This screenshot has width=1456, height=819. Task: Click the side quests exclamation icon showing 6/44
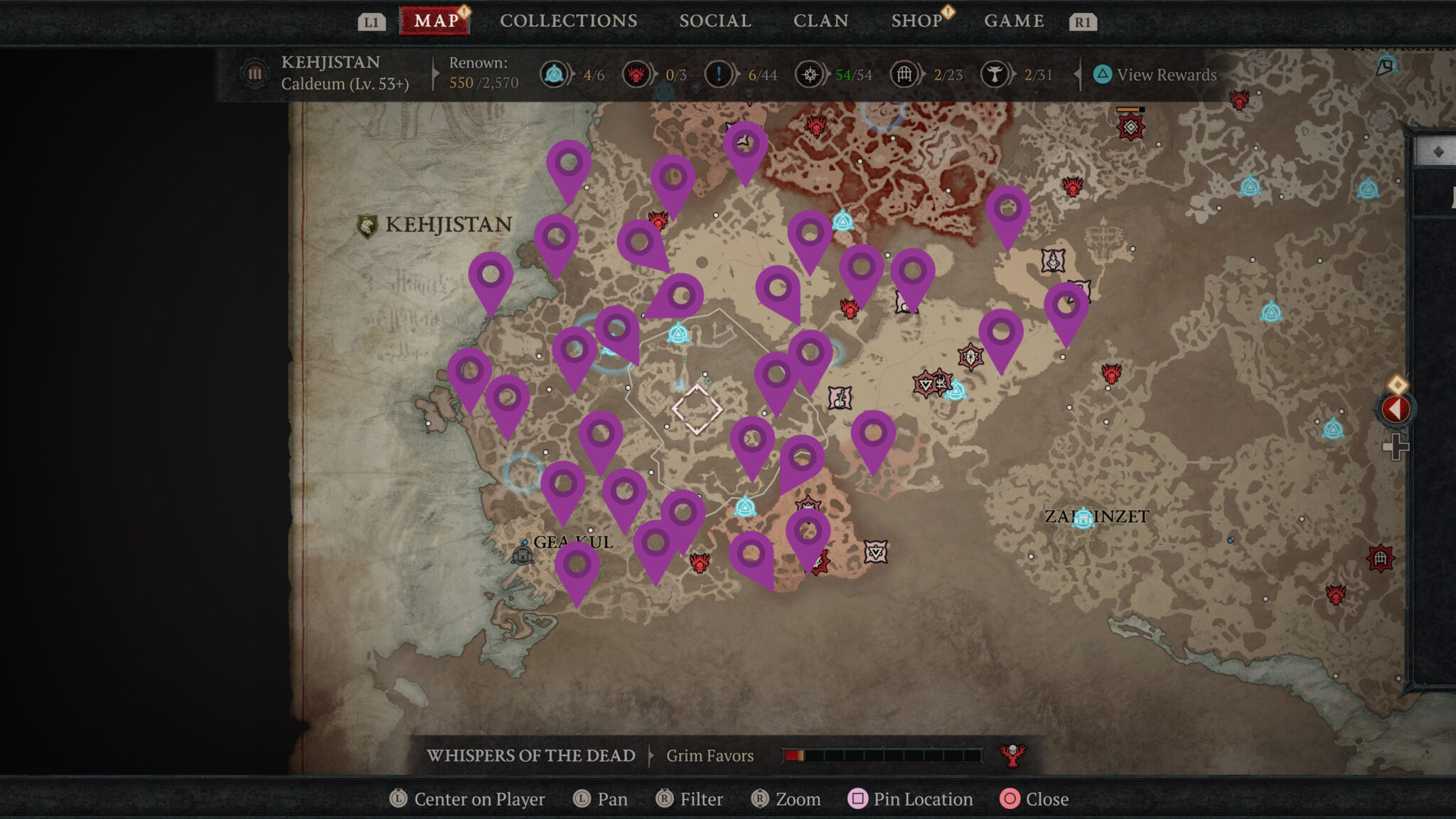(x=717, y=73)
